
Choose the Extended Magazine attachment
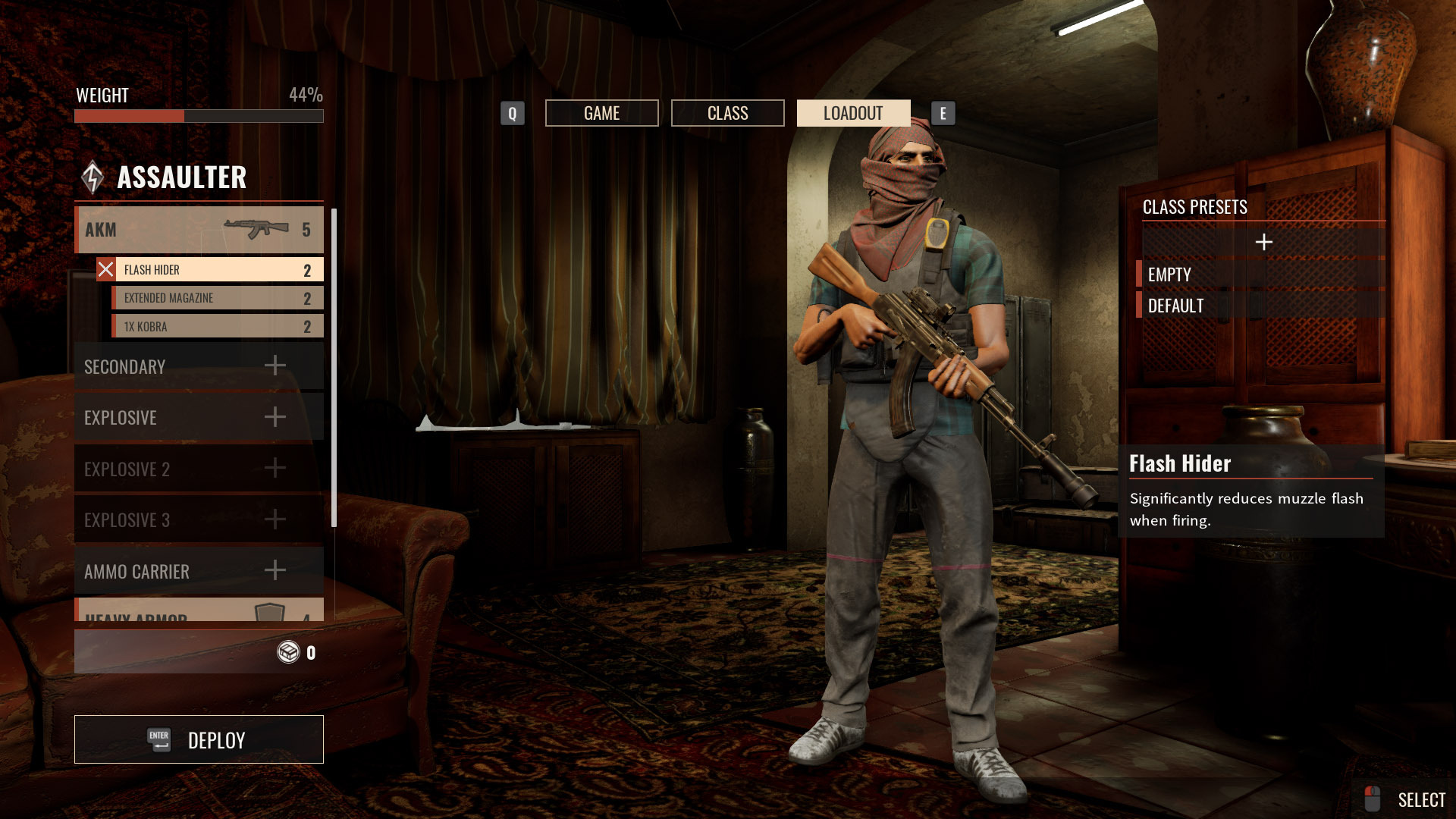217,298
